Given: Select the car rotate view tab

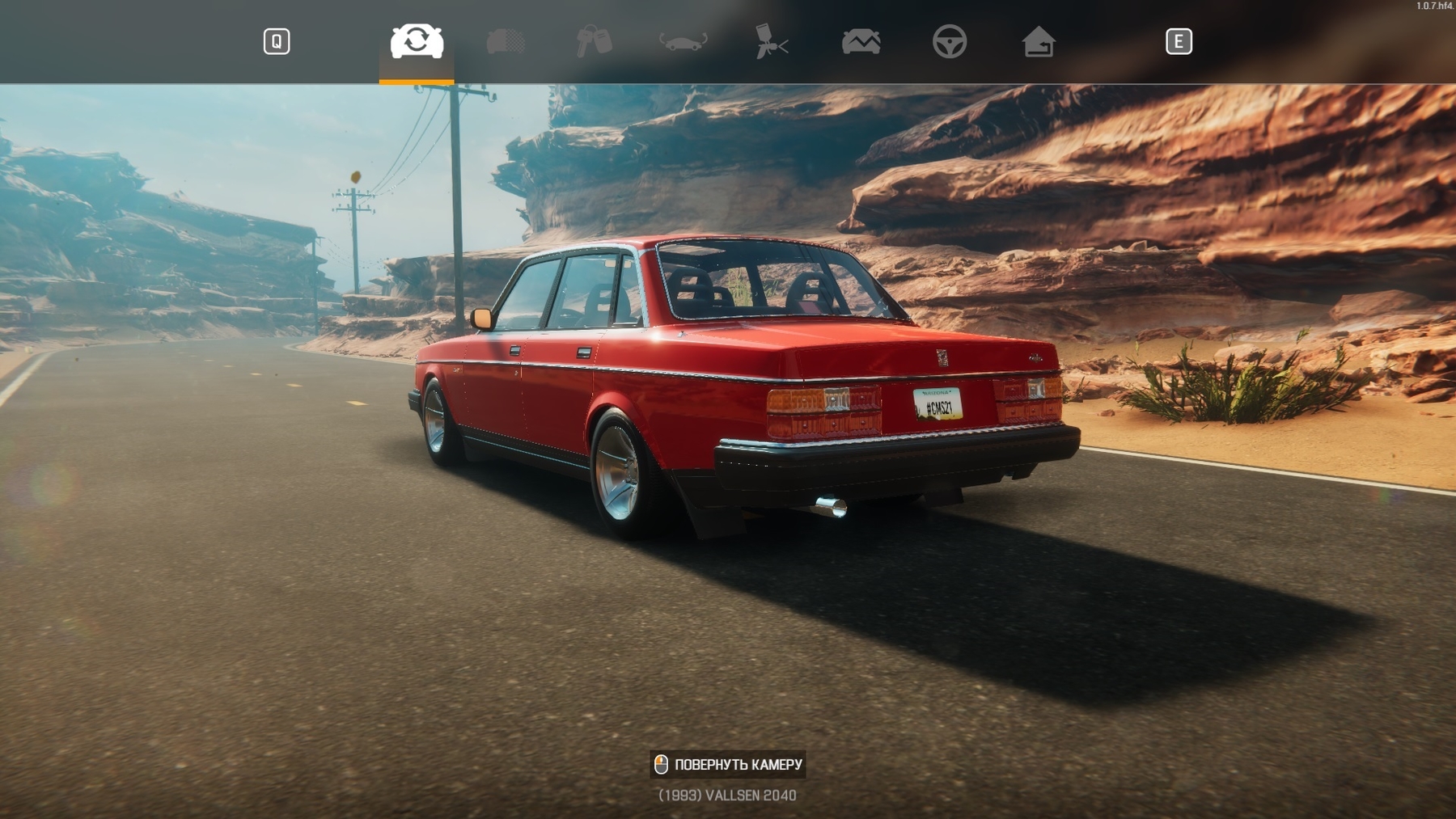Looking at the screenshot, I should 417,41.
